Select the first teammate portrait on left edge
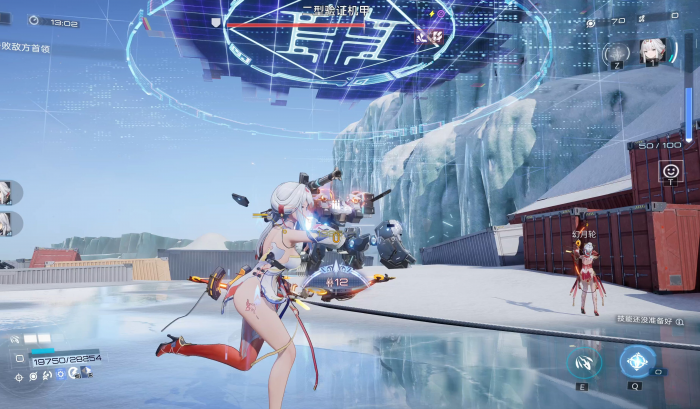The width and height of the screenshot is (700, 409). pyautogui.click(x=6, y=192)
